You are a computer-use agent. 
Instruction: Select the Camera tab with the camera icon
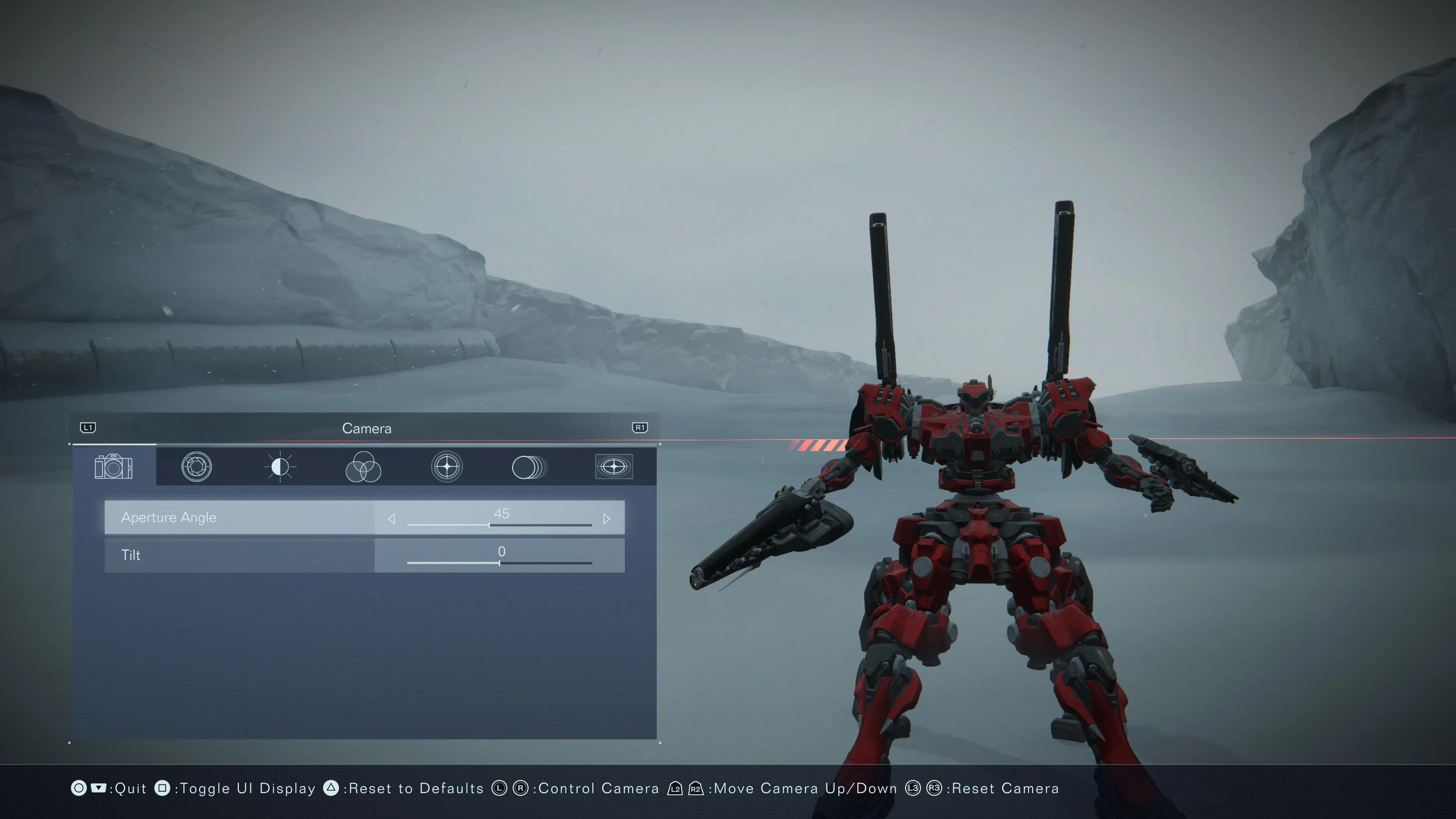pos(114,467)
